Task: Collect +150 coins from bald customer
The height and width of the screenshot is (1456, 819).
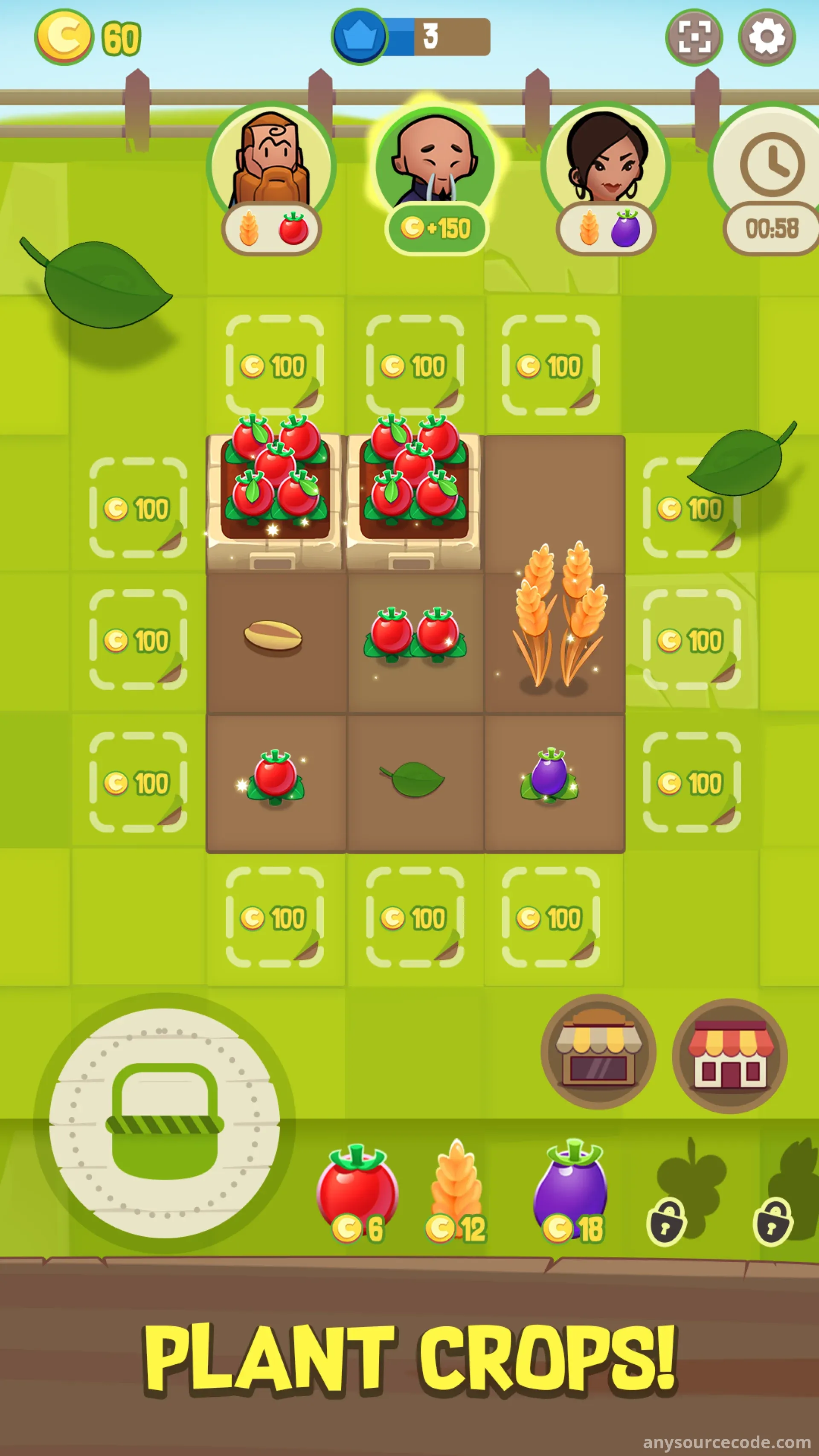Action: (435, 228)
